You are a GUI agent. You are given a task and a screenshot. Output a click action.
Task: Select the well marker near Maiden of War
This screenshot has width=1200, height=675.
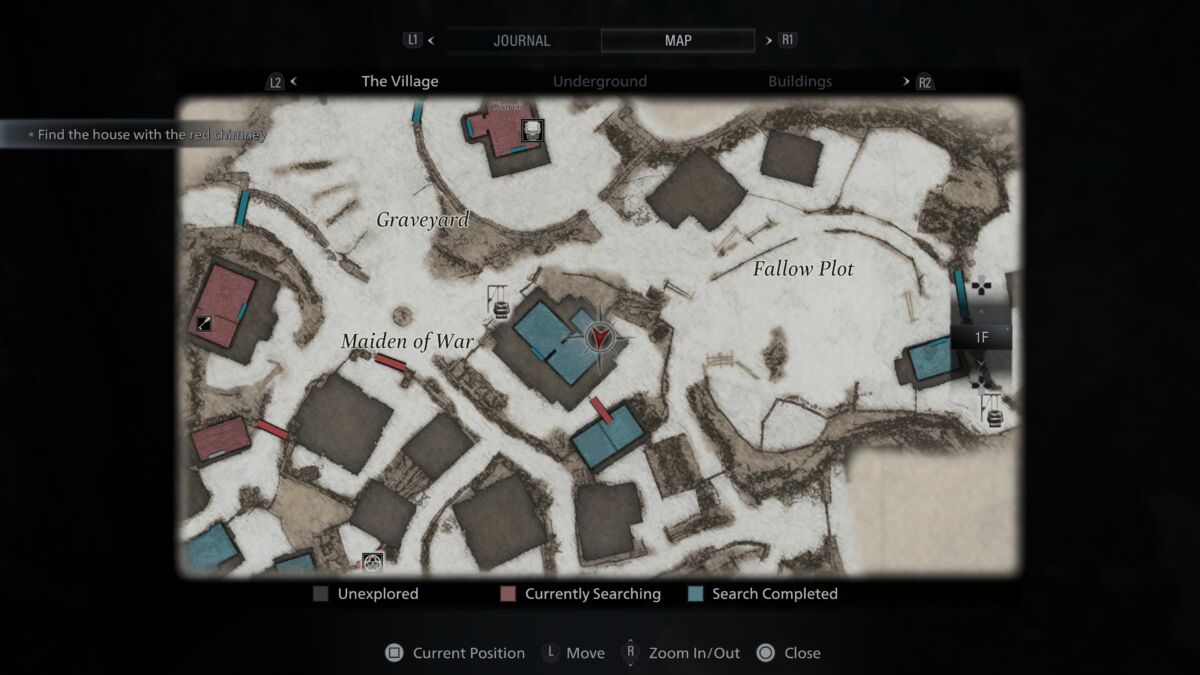[x=497, y=301]
